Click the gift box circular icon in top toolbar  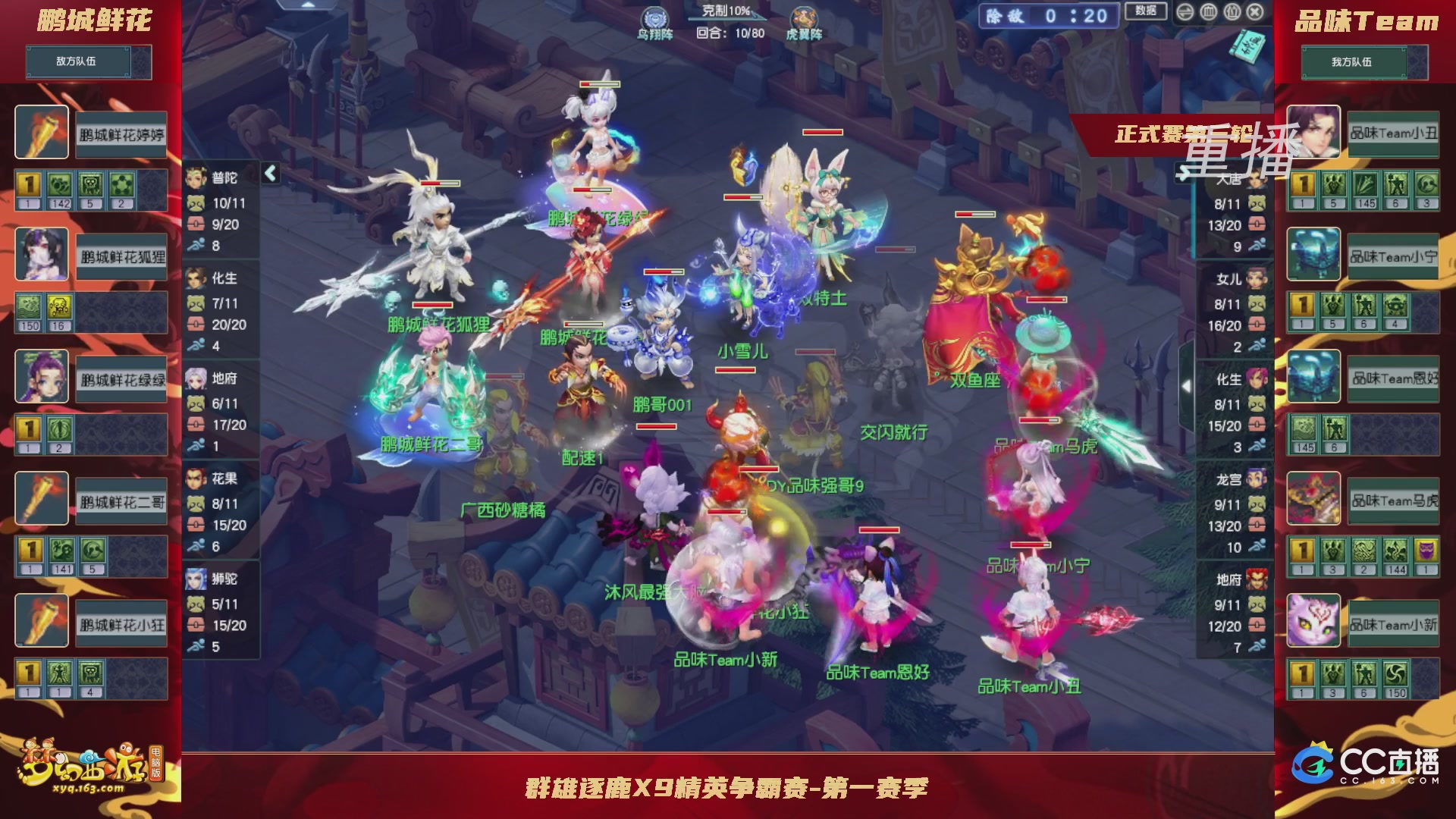tap(1232, 12)
